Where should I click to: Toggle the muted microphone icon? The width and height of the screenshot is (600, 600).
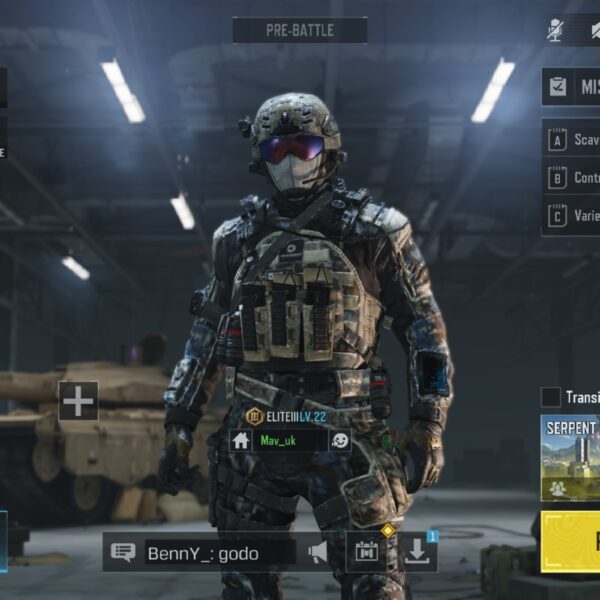(x=555, y=30)
